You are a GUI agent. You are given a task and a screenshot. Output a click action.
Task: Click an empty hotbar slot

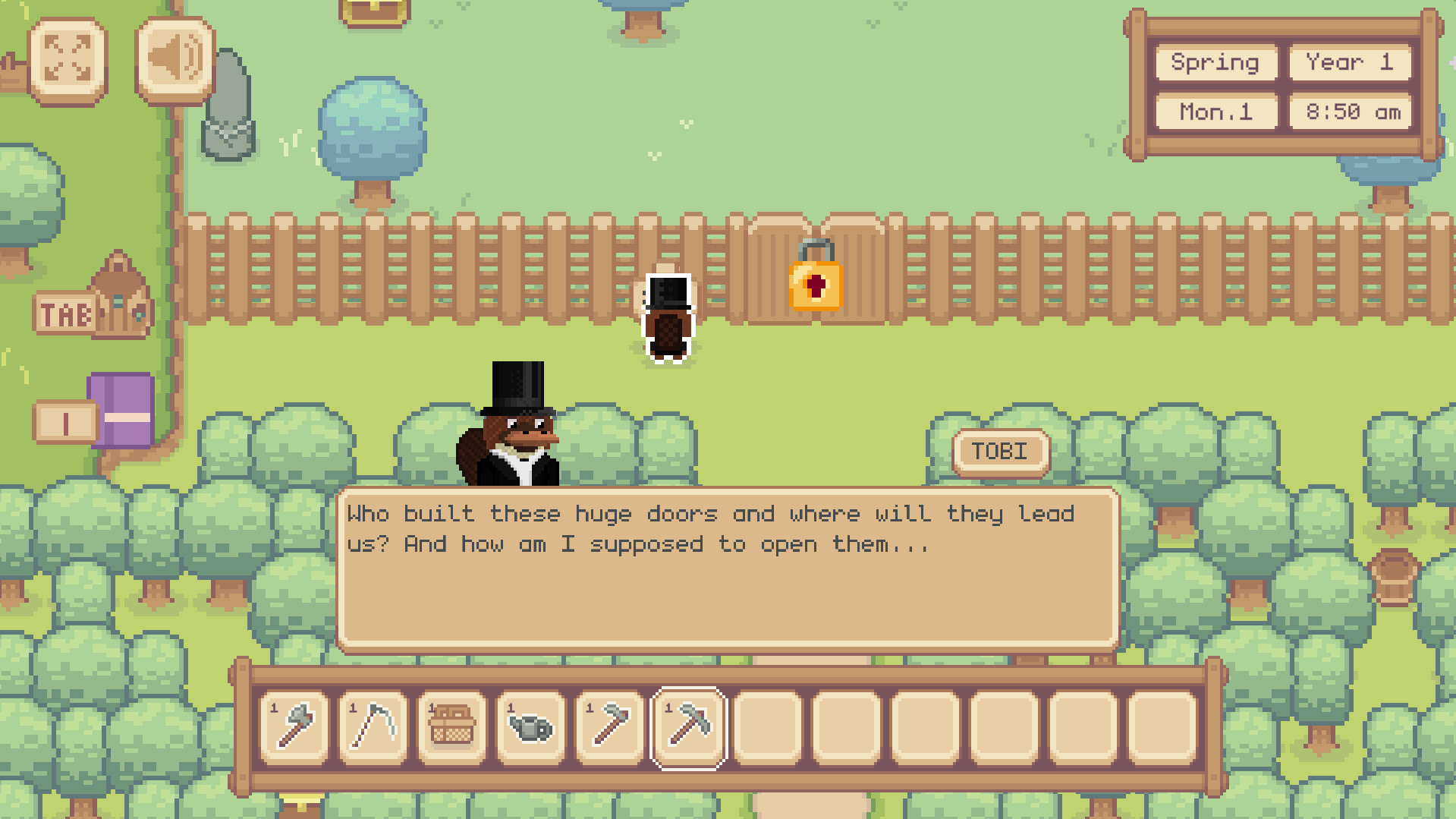tap(767, 729)
